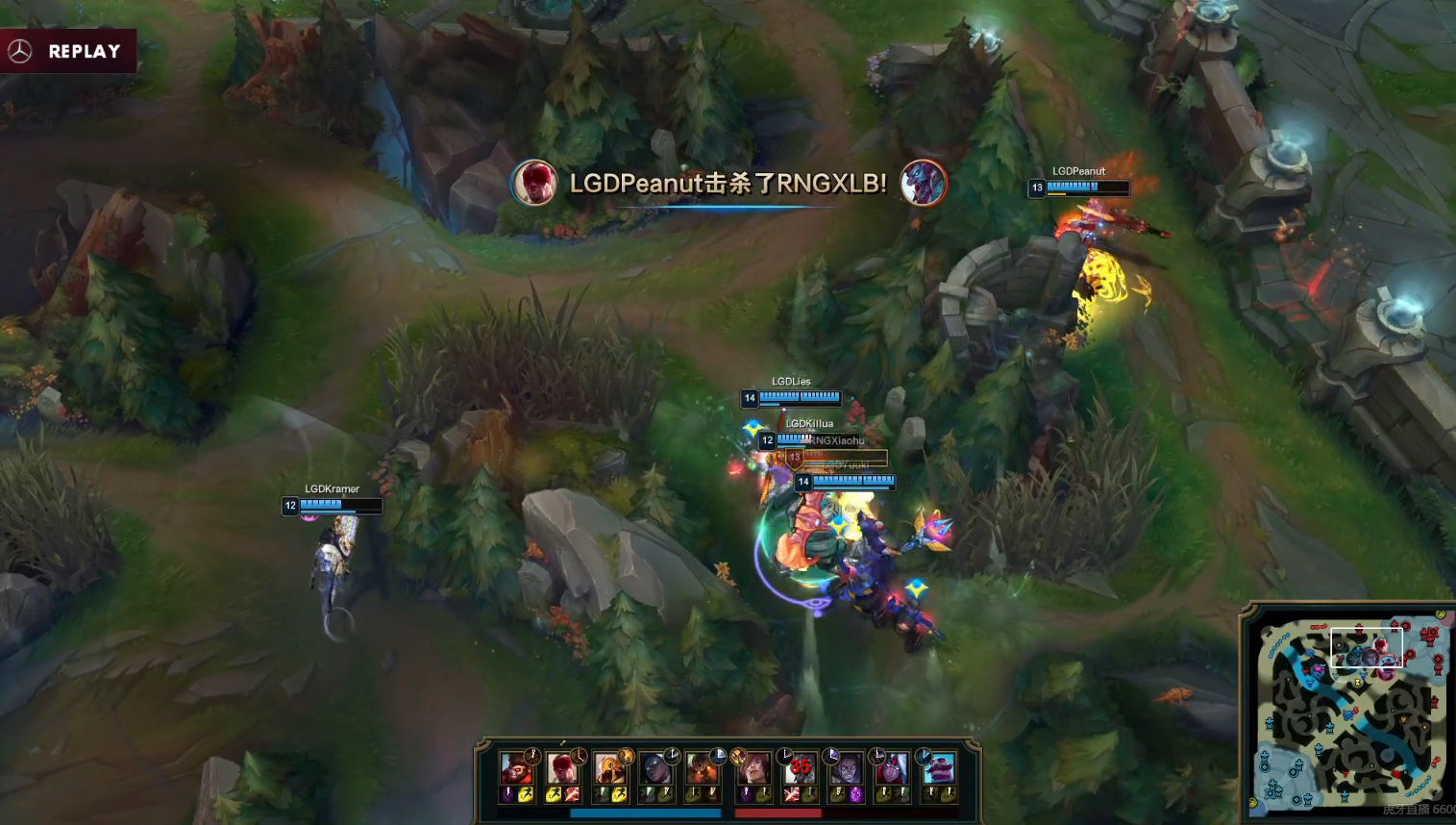Pick the fiery orange champion portrait
The height and width of the screenshot is (825, 1456).
coord(703,769)
